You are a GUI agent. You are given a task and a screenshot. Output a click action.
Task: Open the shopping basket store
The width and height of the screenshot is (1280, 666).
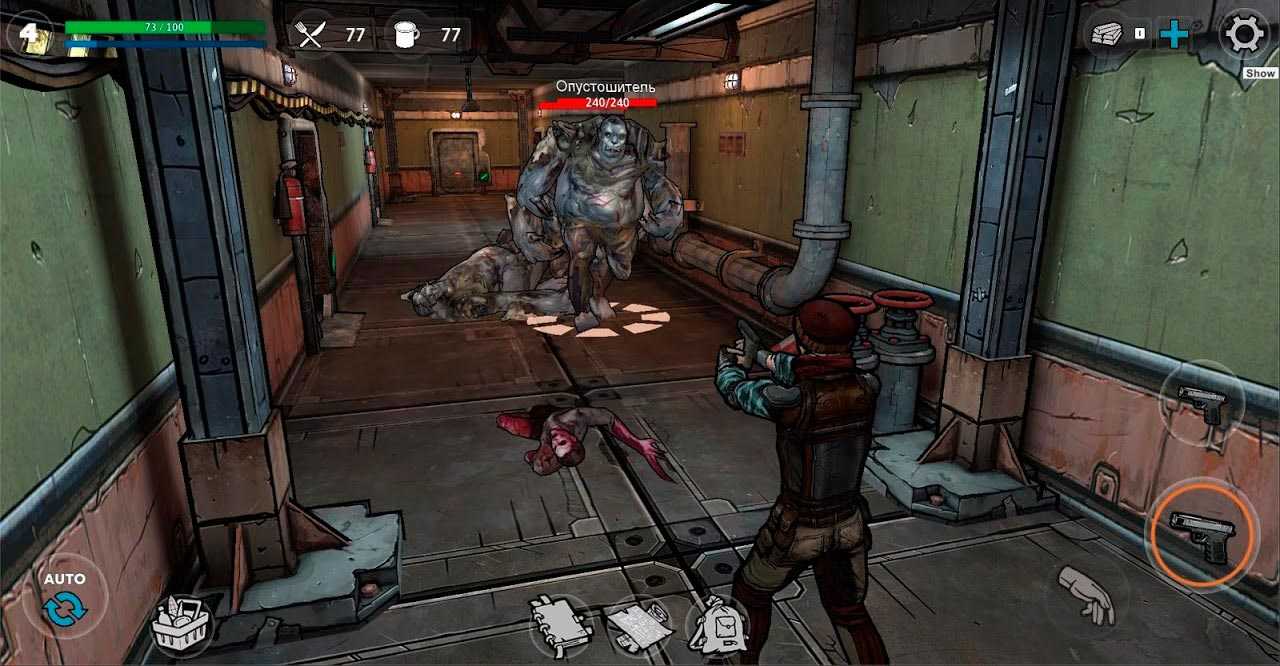181,625
